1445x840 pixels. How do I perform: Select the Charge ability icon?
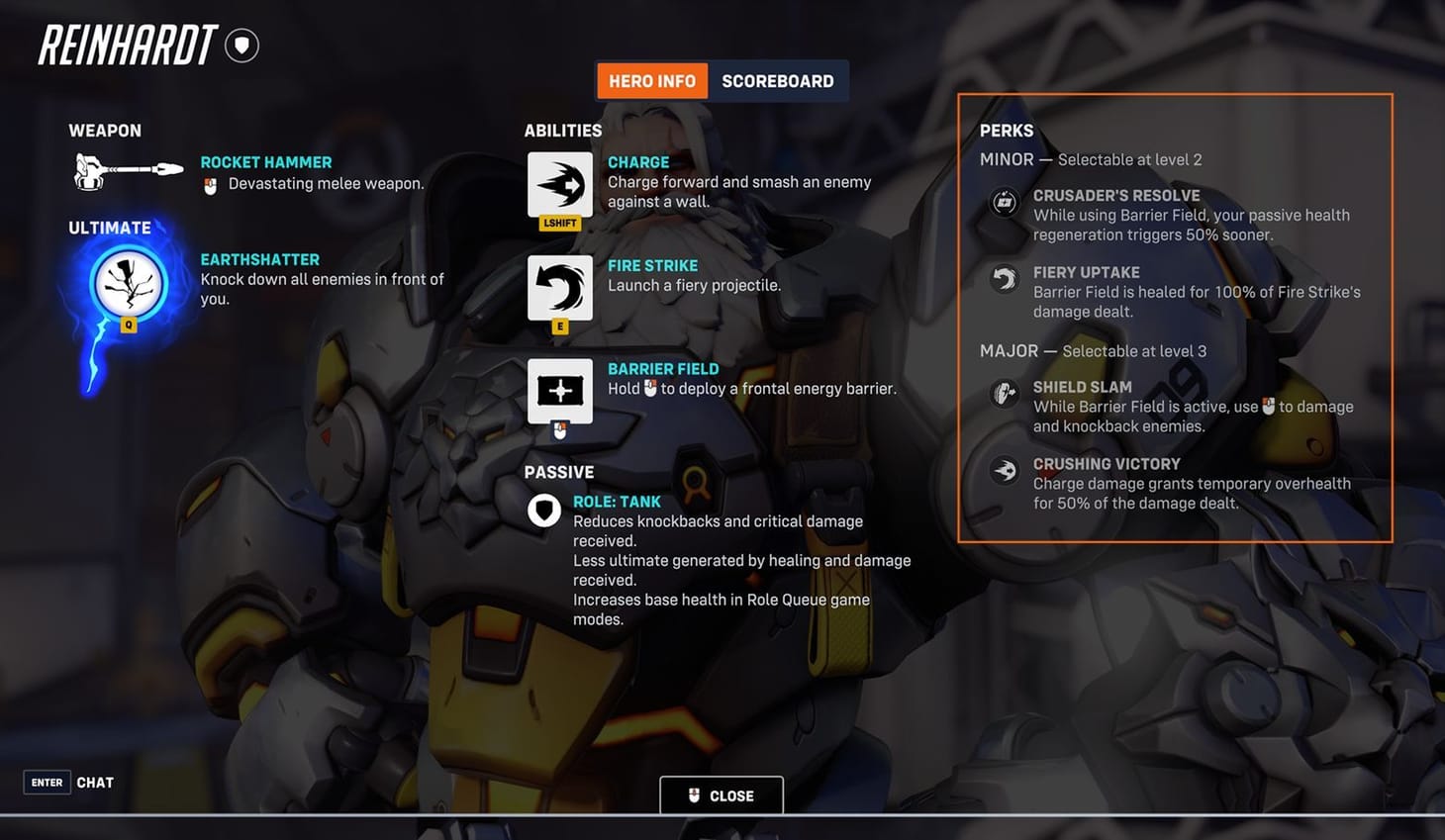point(560,184)
